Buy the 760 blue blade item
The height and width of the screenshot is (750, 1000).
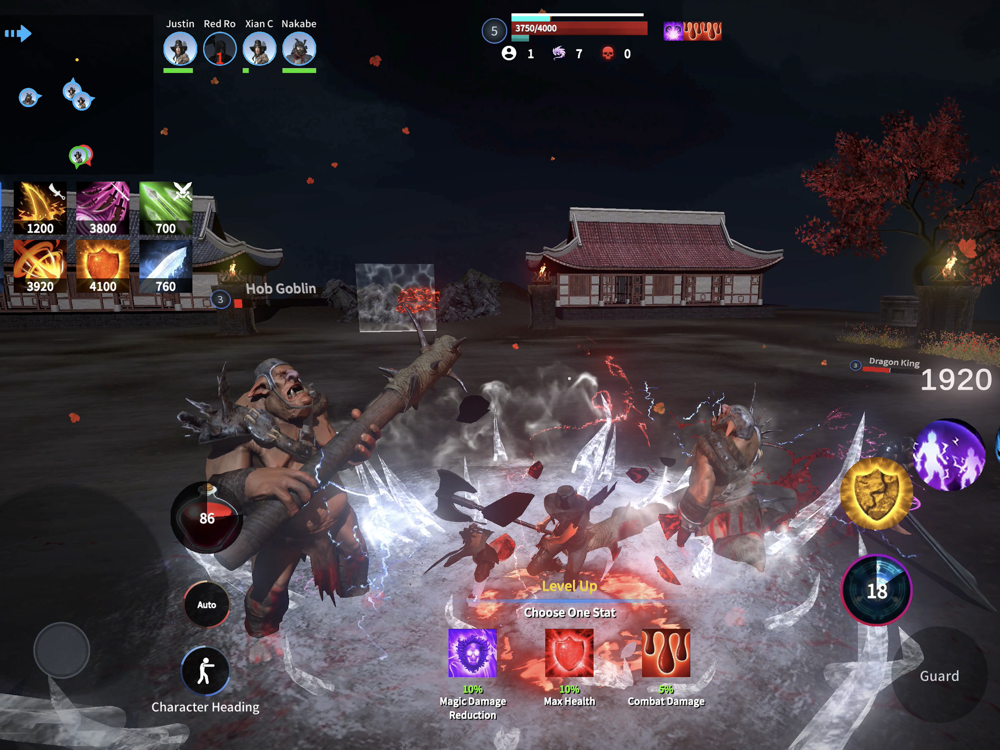pos(166,266)
